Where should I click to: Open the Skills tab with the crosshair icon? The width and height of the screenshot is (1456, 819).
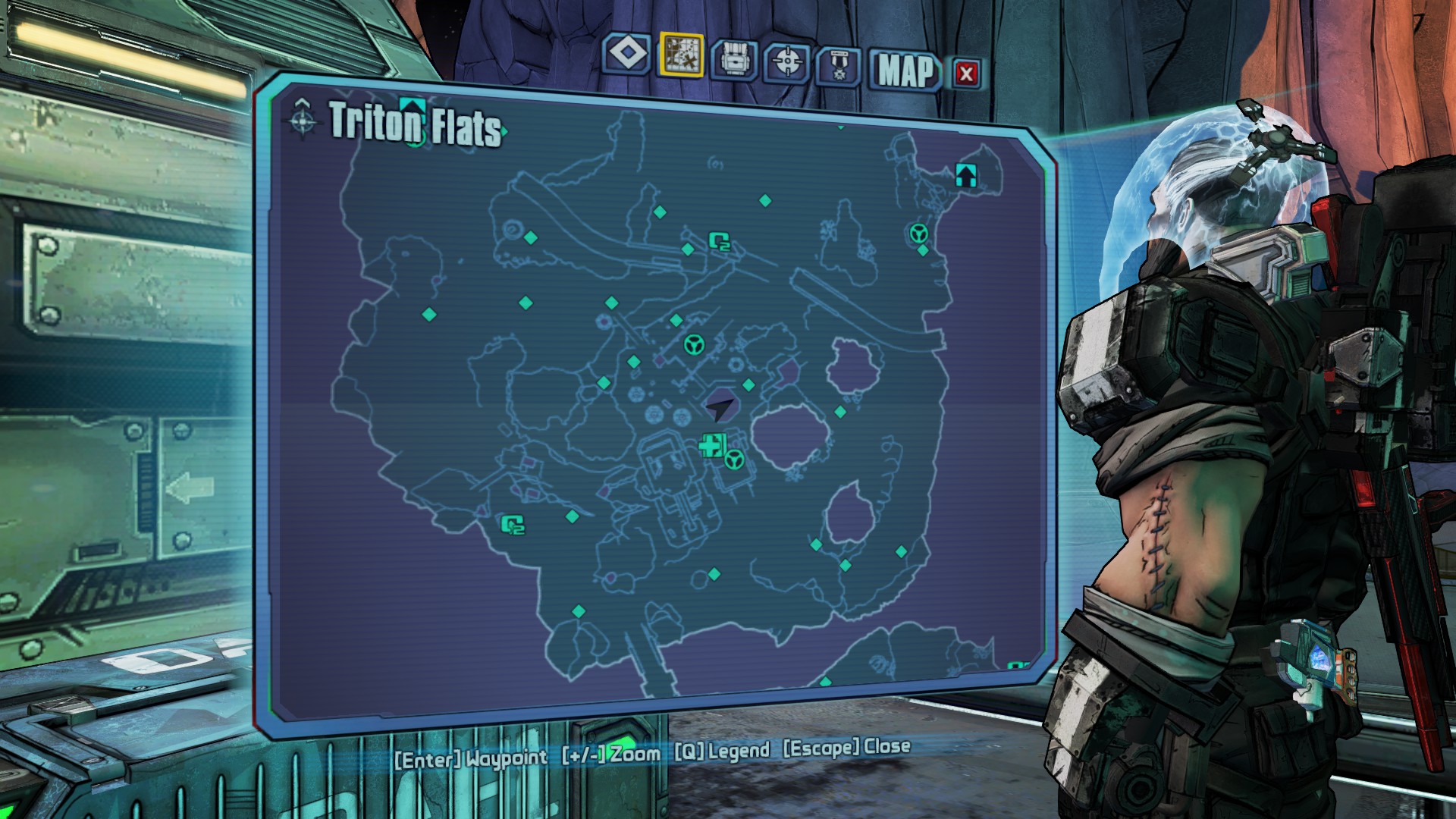787,62
